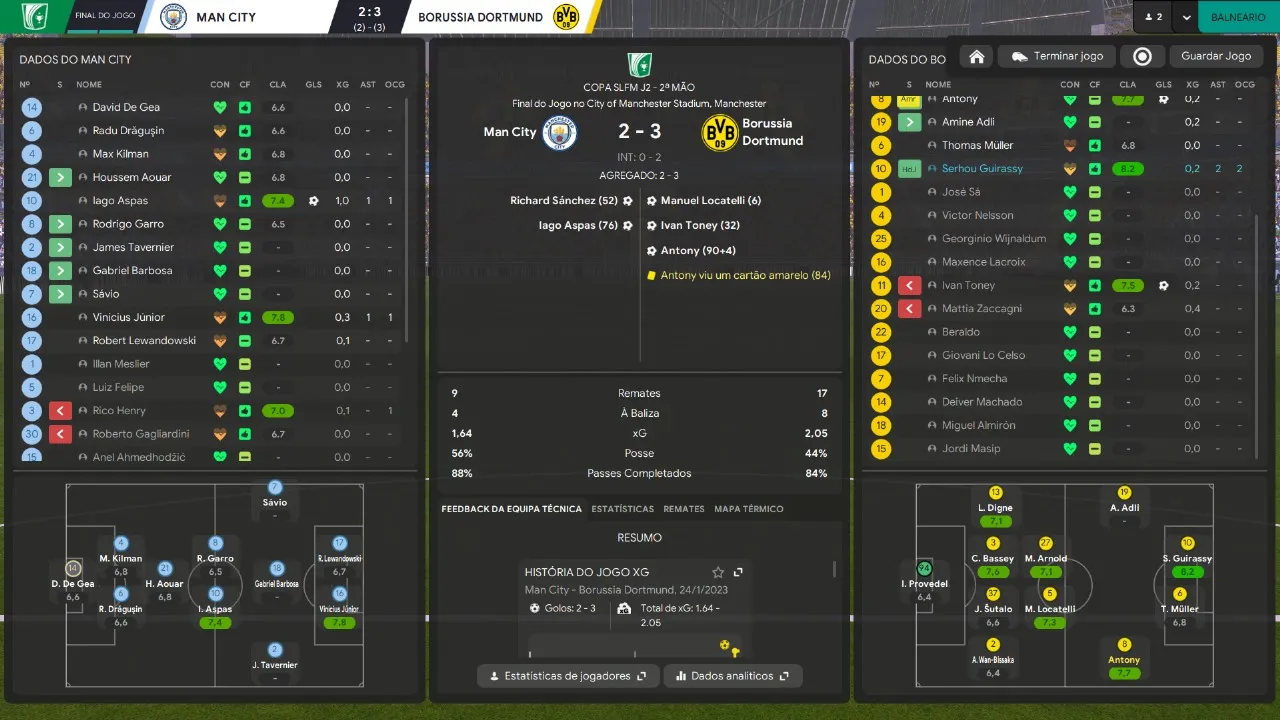Show the Mapa Térmico tab

point(748,509)
